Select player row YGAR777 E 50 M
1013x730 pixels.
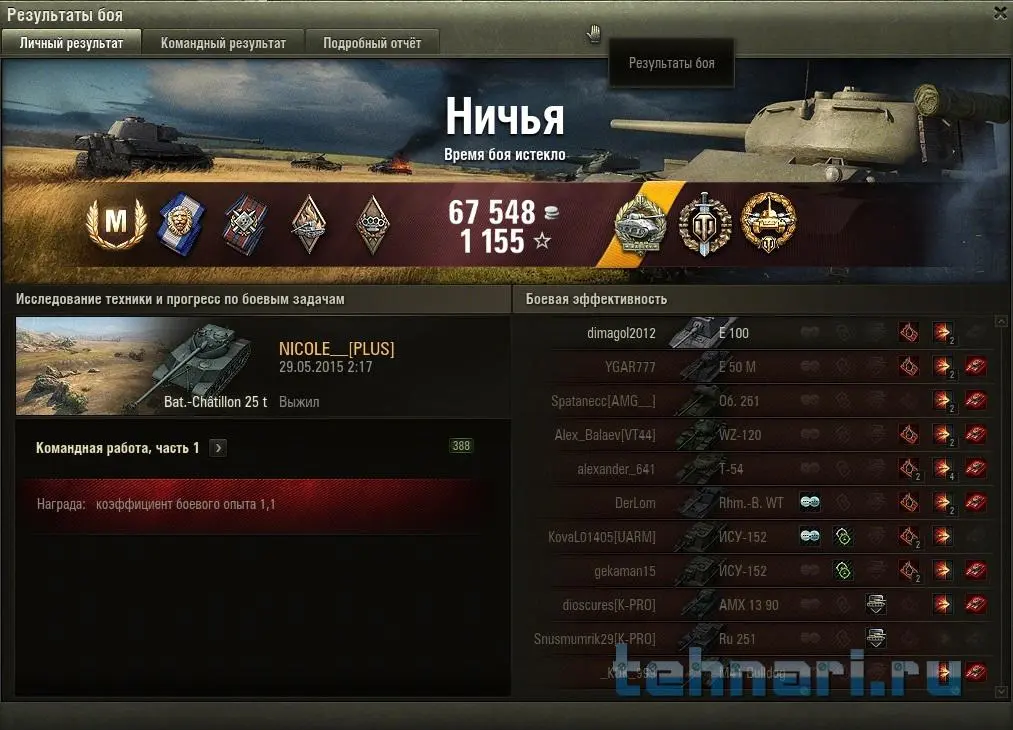pyautogui.click(x=750, y=367)
